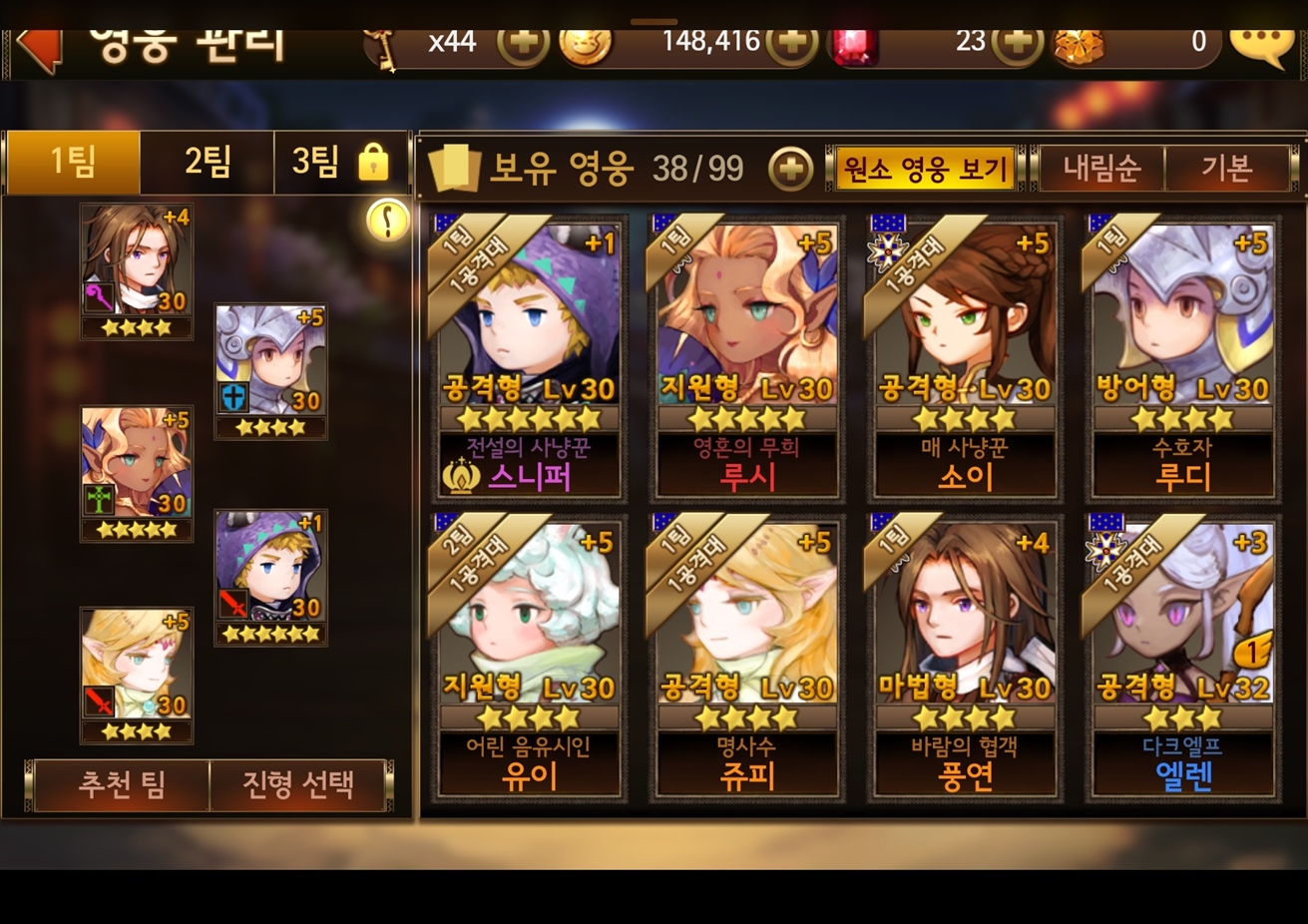The width and height of the screenshot is (1308, 924).
Task: Expand hero capacity with plus button
Action: (790, 170)
